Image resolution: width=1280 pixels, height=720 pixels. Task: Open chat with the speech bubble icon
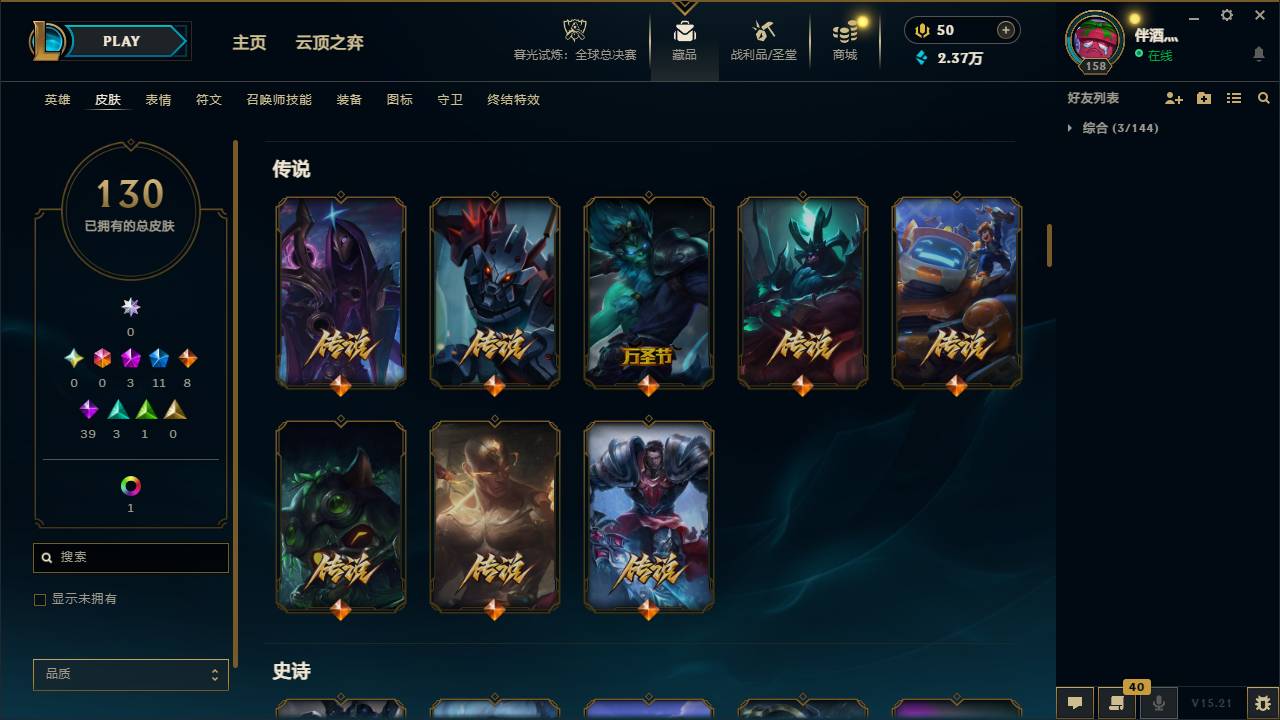click(1073, 703)
